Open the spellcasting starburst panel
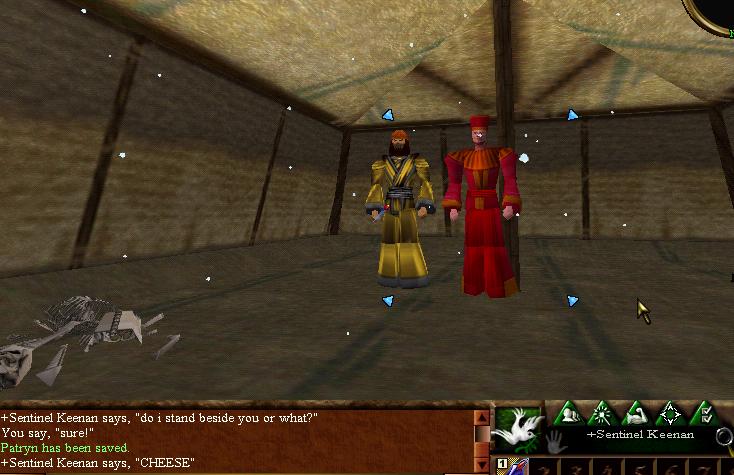 click(602, 414)
